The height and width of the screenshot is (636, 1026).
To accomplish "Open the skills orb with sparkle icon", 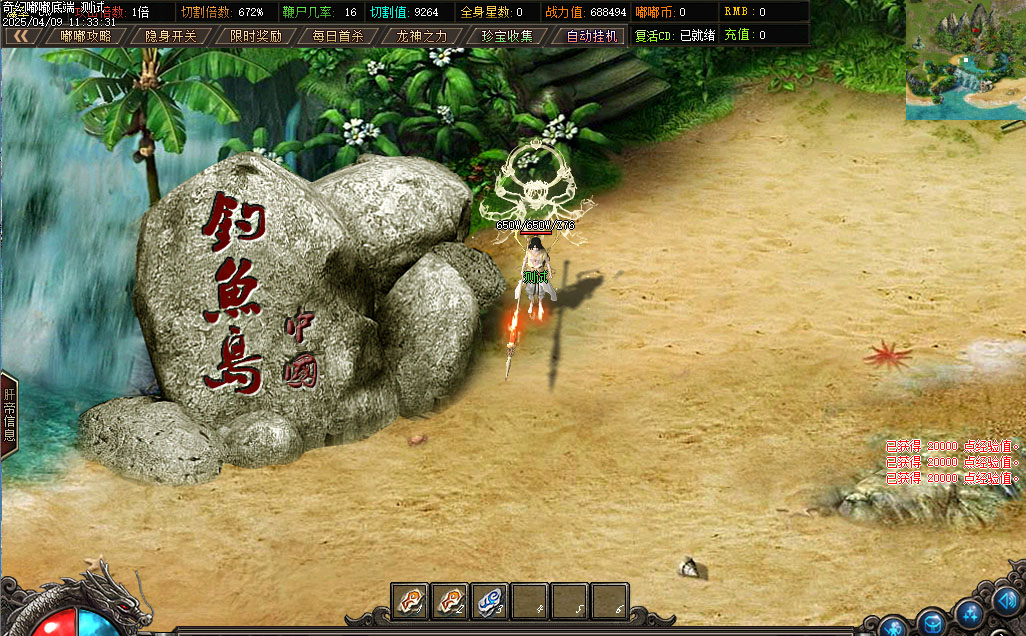I will coord(969,612).
